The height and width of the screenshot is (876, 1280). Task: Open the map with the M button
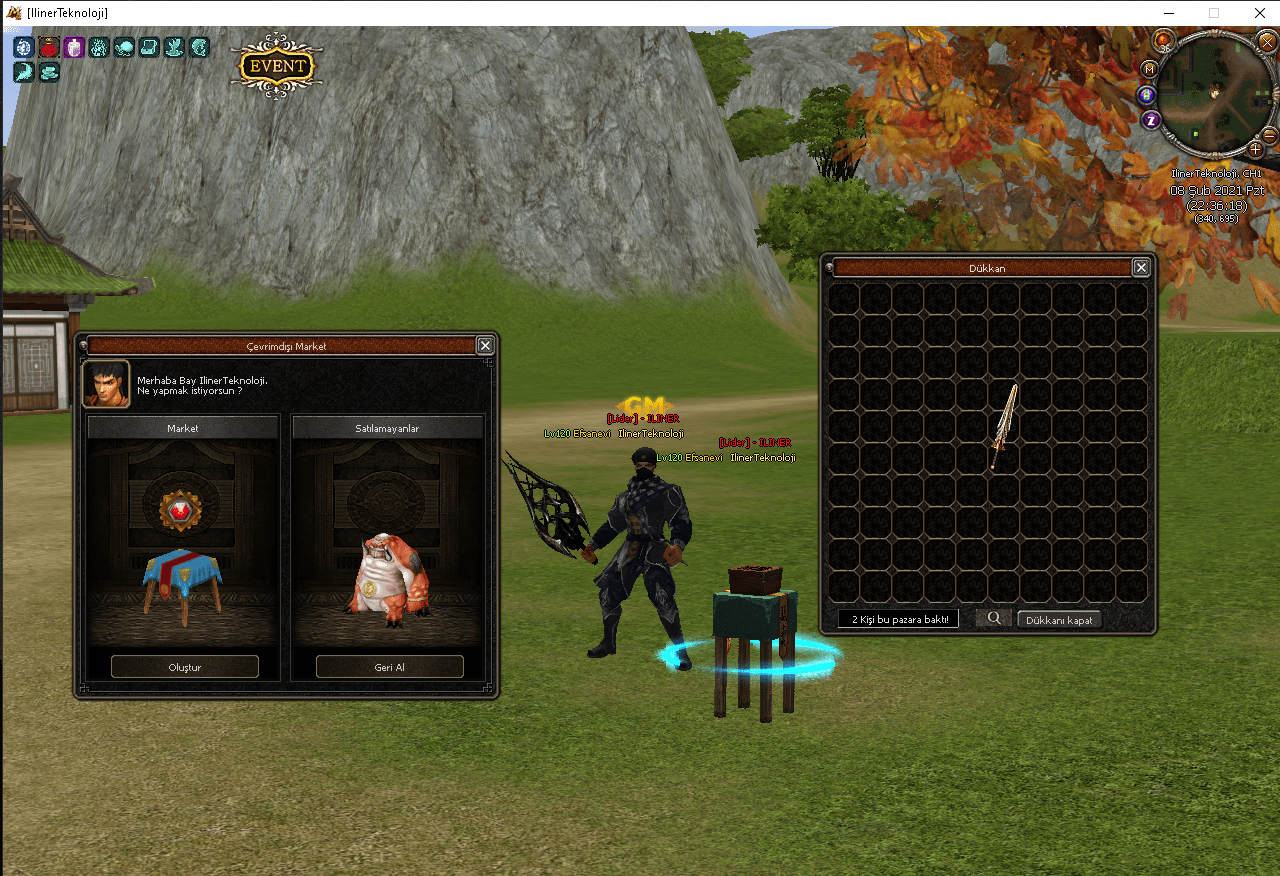tap(1150, 68)
